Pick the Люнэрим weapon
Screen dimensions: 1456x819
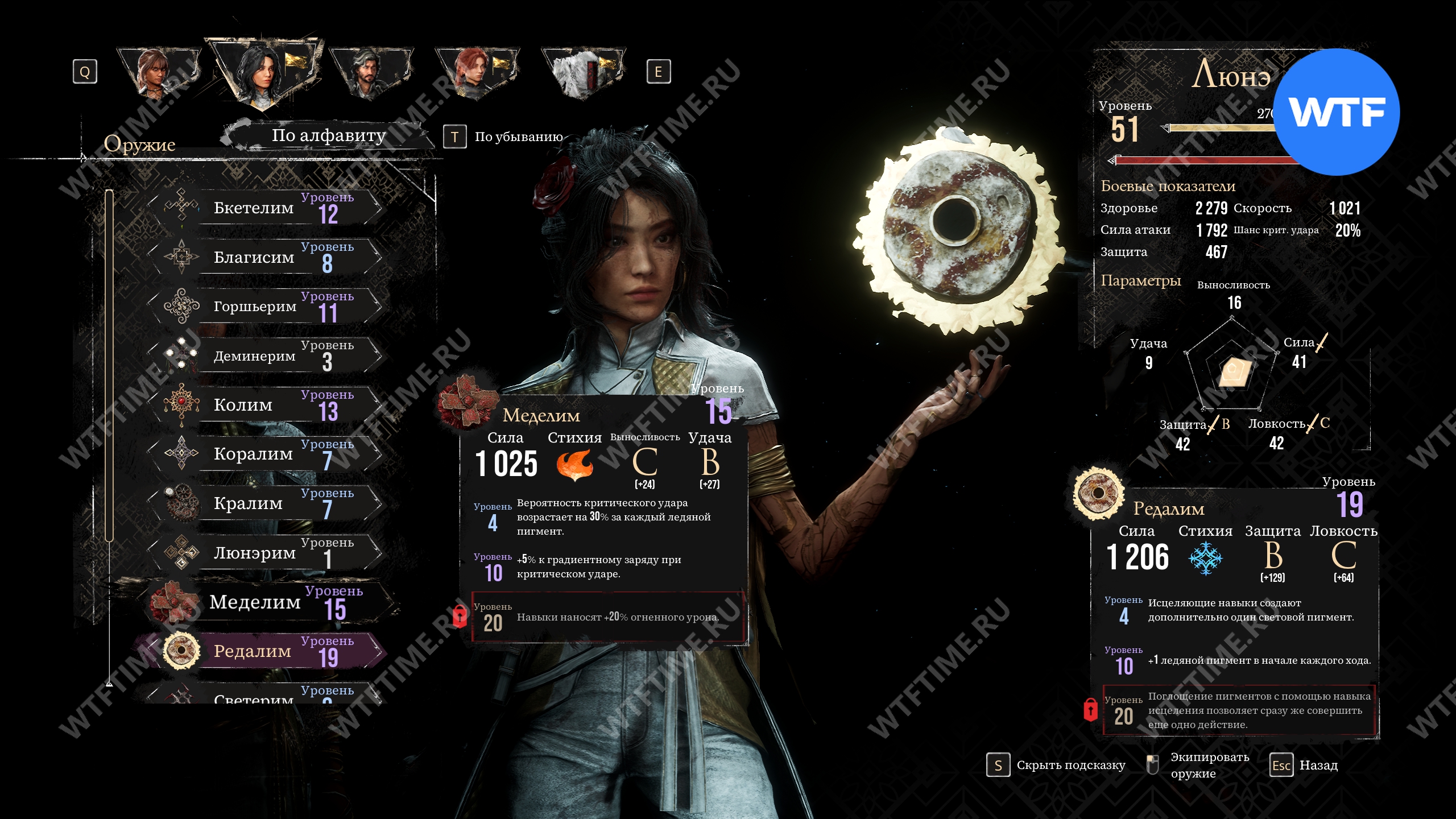click(x=267, y=553)
